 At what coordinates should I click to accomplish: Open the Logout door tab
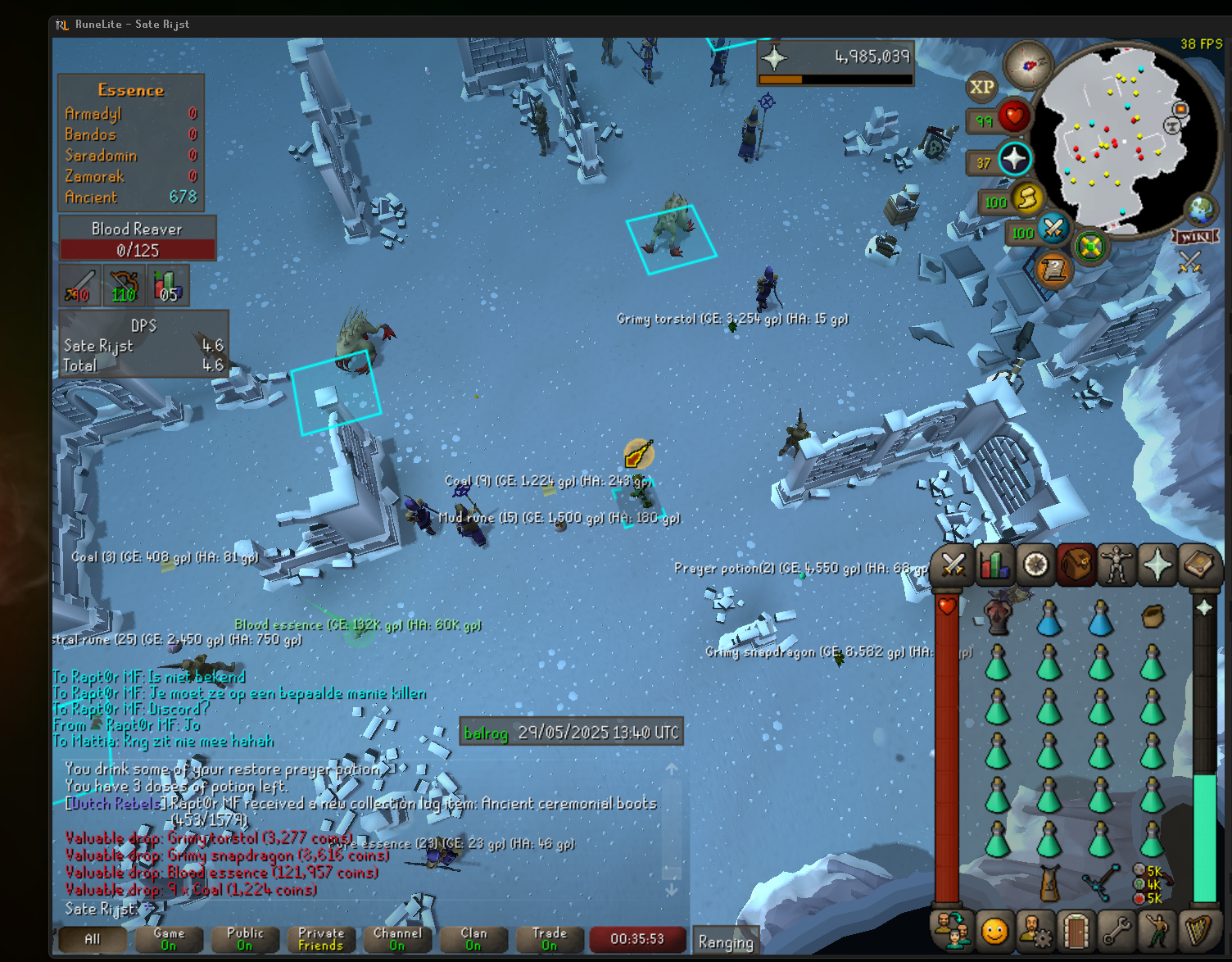pos(1076,931)
